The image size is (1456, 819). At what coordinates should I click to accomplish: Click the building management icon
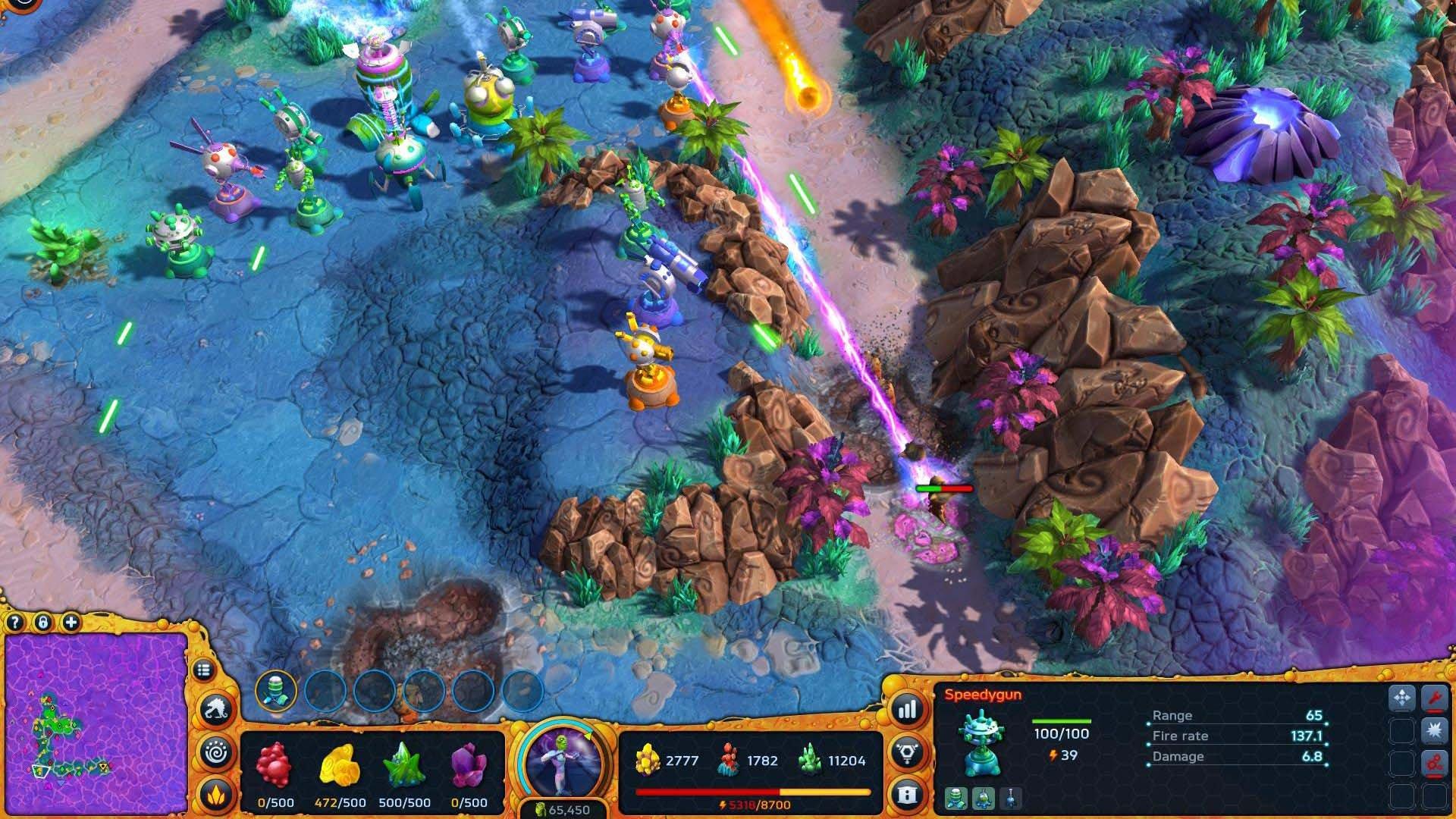tap(907, 794)
